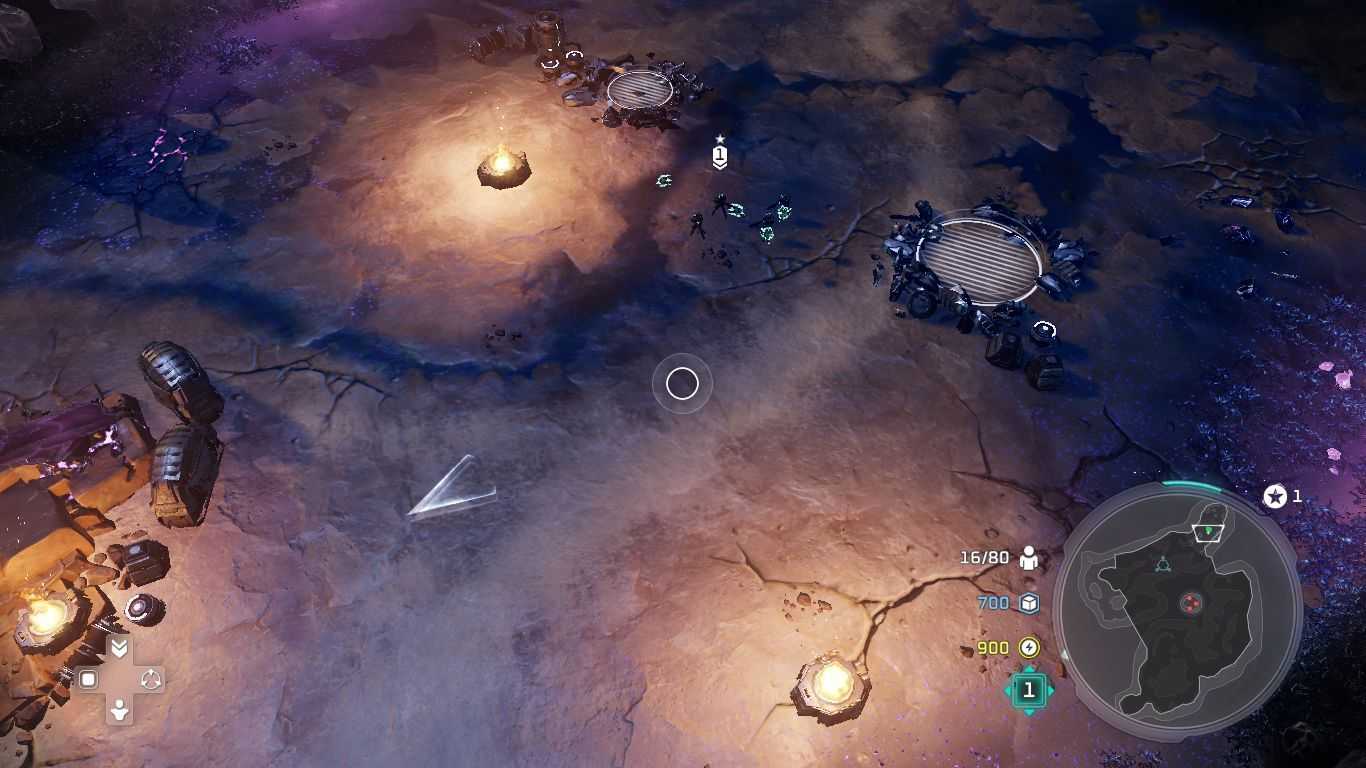This screenshot has width=1366, height=768.
Task: Choose the square base icon on the d-pad widget
Action: tap(88, 680)
